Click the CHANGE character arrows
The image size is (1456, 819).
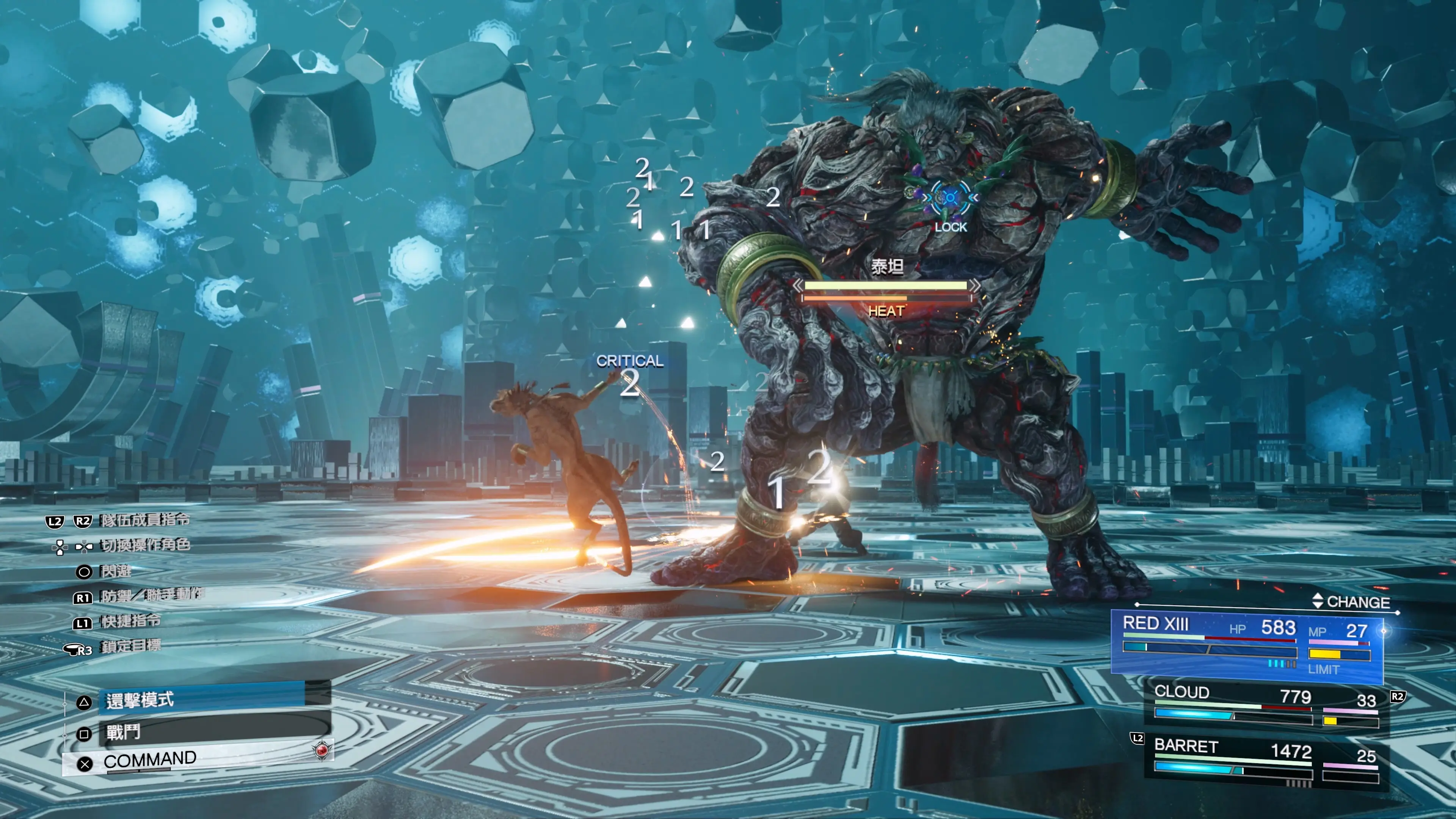click(x=1318, y=601)
